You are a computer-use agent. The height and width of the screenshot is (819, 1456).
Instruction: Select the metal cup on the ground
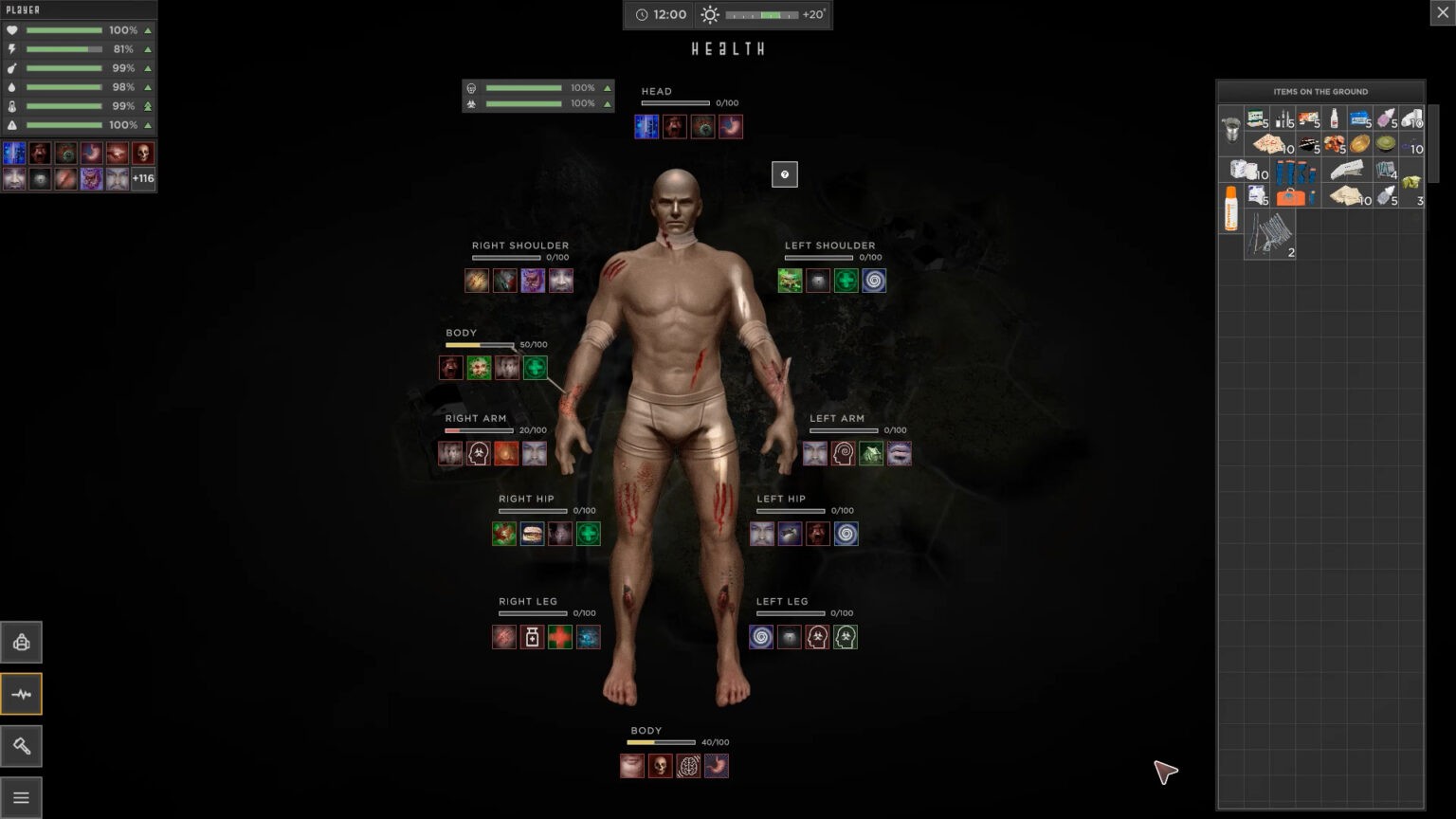pyautogui.click(x=1230, y=128)
